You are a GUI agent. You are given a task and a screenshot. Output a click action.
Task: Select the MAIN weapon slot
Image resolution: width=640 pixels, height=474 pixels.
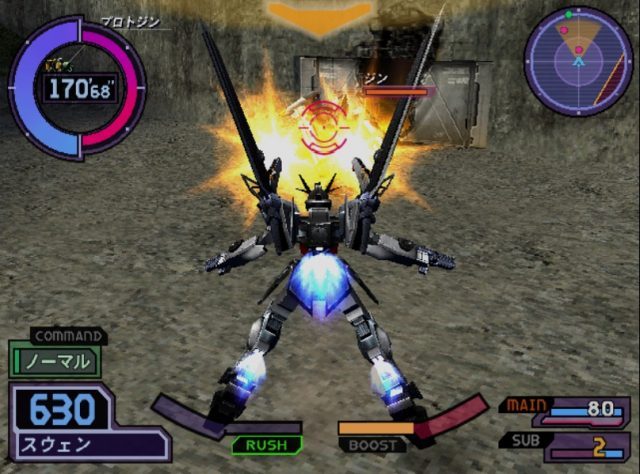click(x=566, y=409)
